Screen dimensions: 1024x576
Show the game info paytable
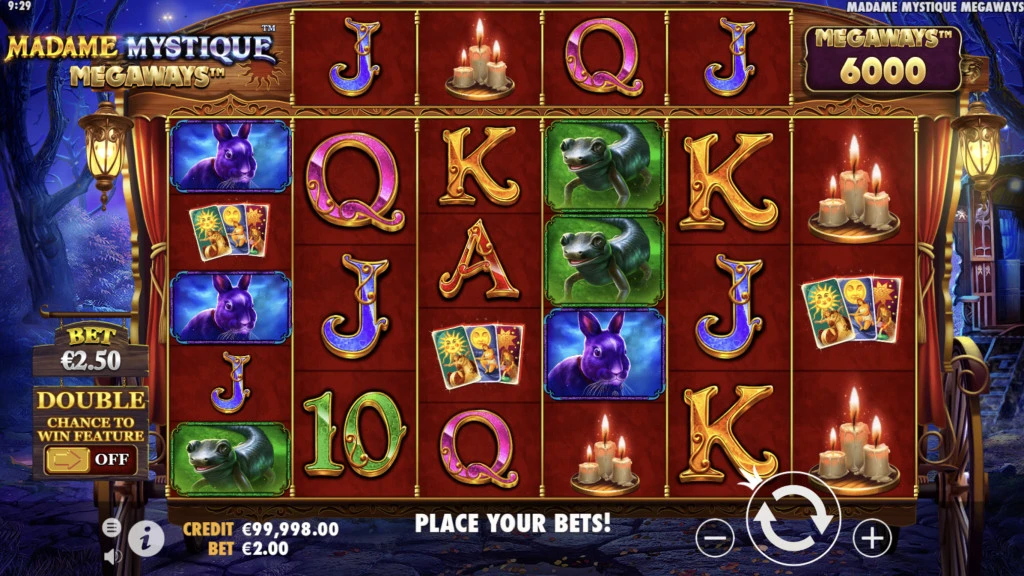[146, 538]
